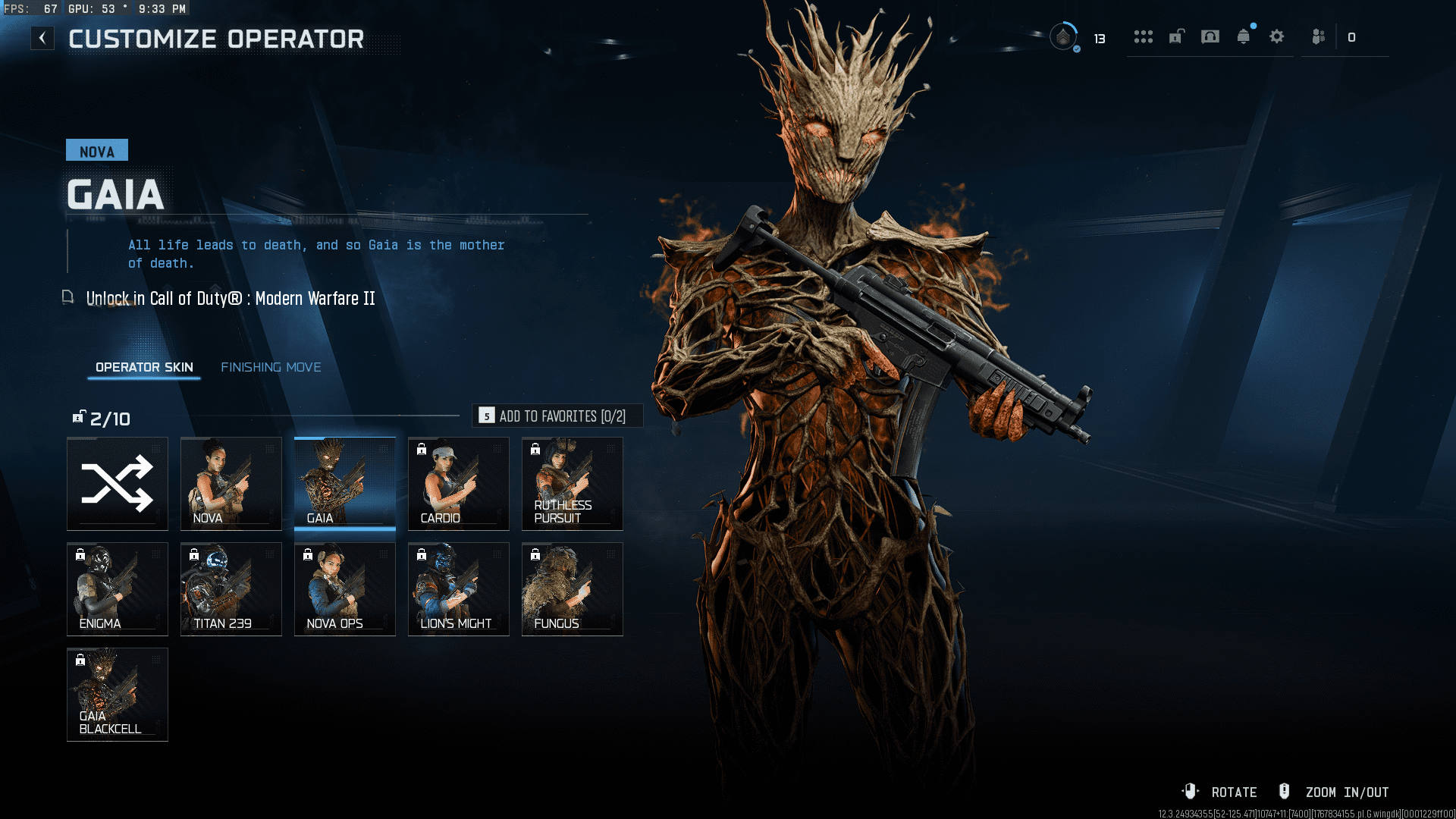1456x819 pixels.
Task: Open the notifications bell
Action: pos(1244,36)
